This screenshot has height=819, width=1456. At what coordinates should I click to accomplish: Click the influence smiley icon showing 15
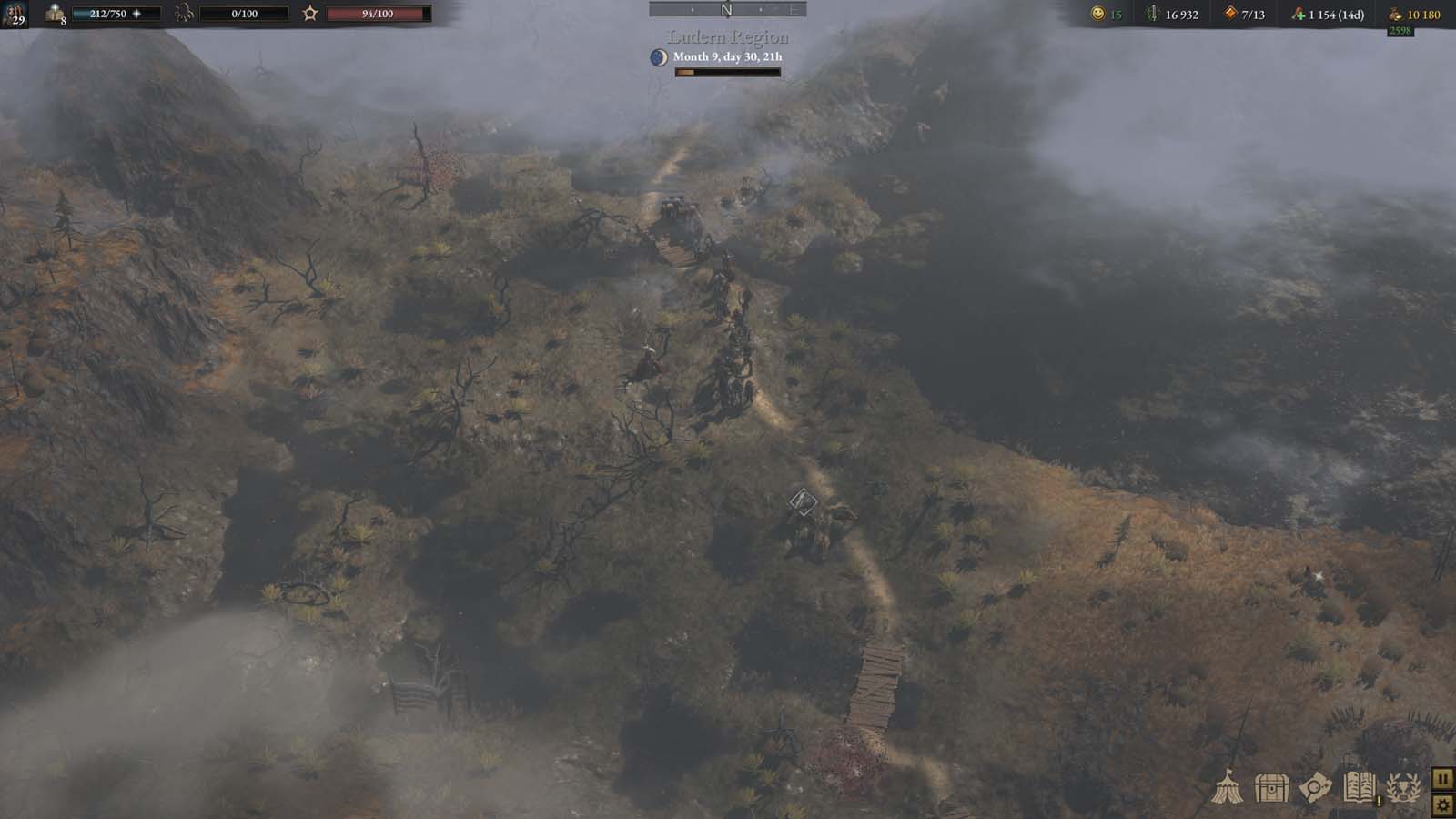(x=1097, y=14)
